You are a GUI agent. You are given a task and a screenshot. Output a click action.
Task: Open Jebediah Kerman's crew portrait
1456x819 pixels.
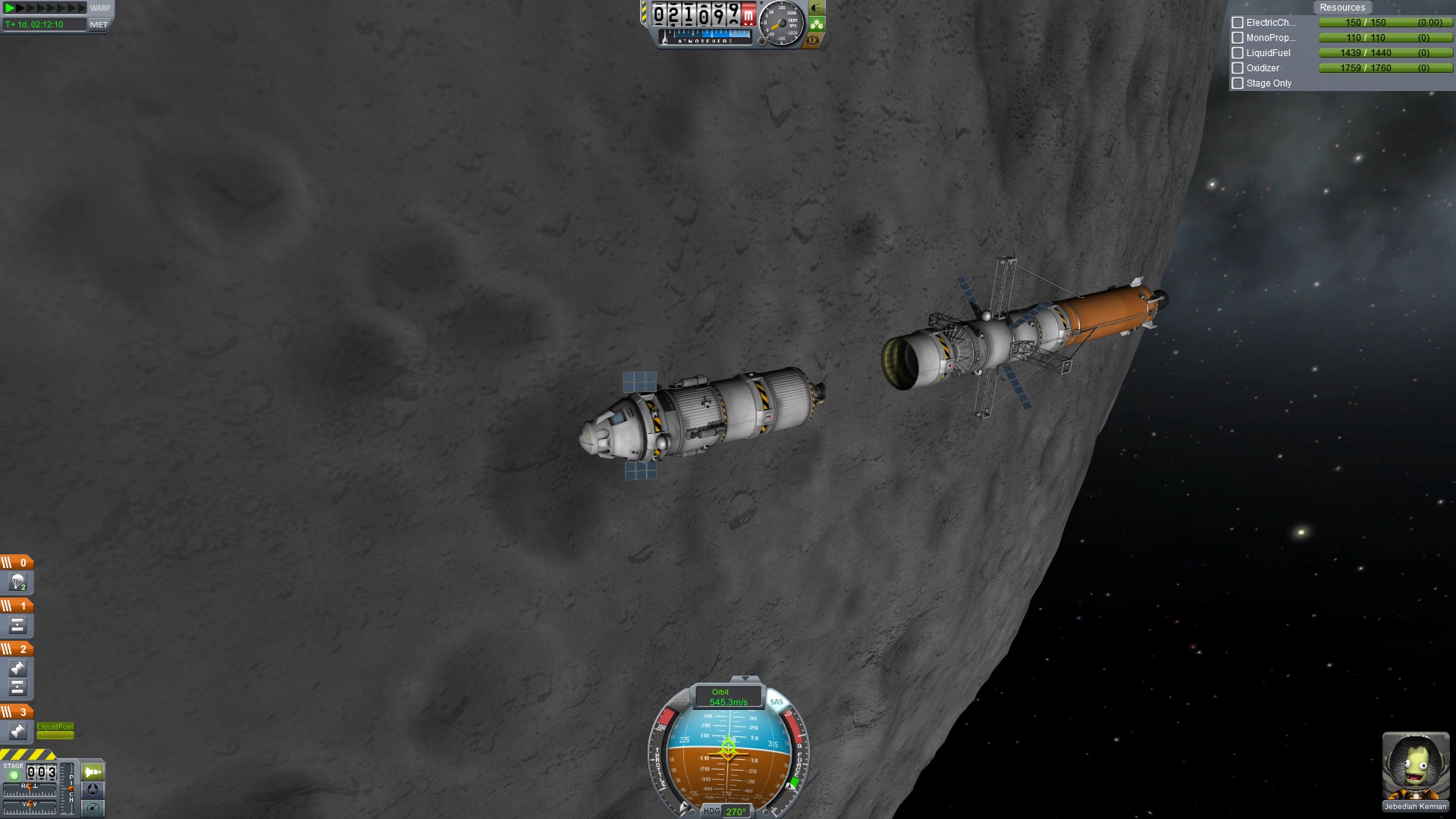pos(1415,766)
